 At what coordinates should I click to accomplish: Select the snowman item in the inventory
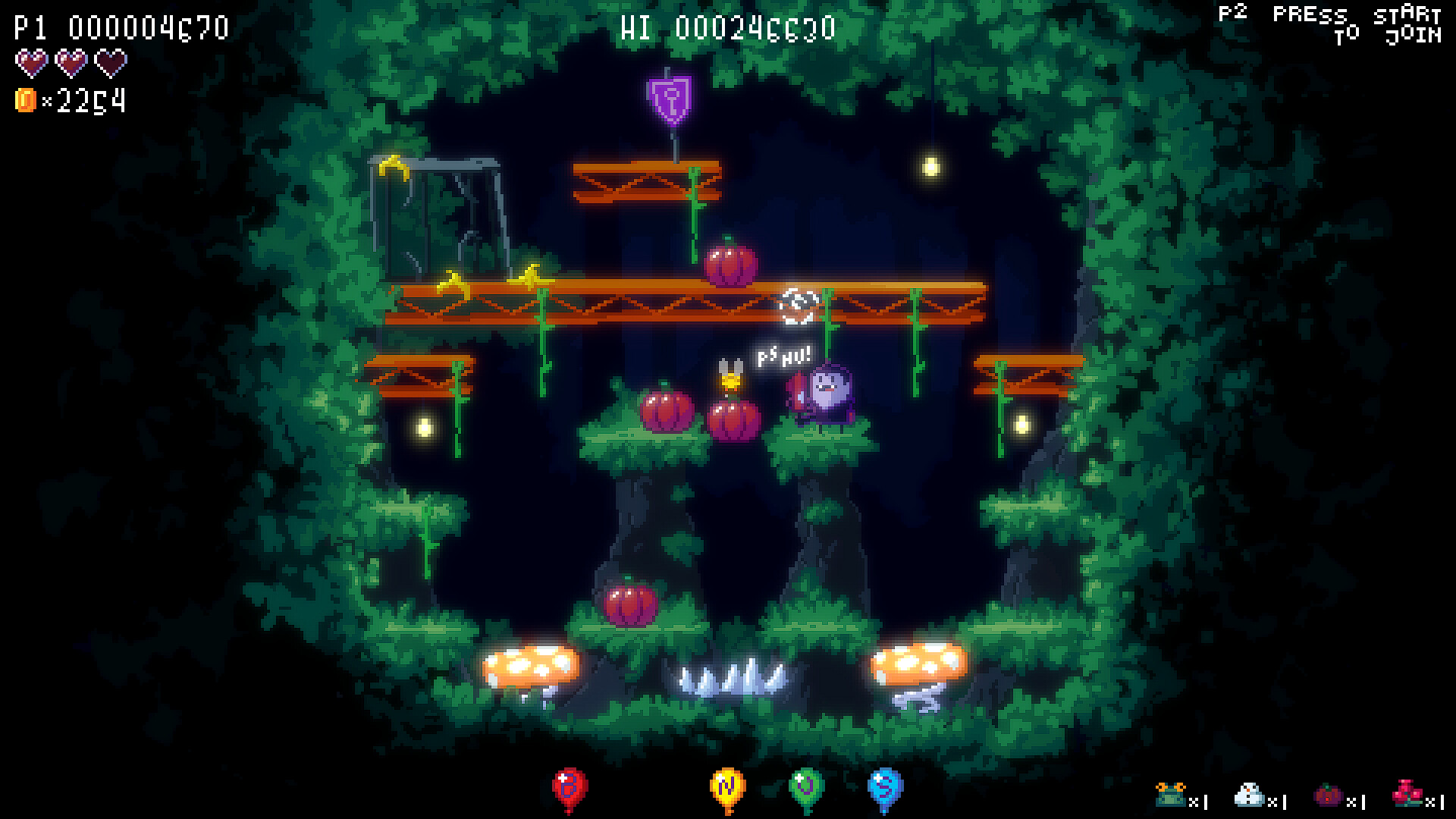(x=1250, y=795)
